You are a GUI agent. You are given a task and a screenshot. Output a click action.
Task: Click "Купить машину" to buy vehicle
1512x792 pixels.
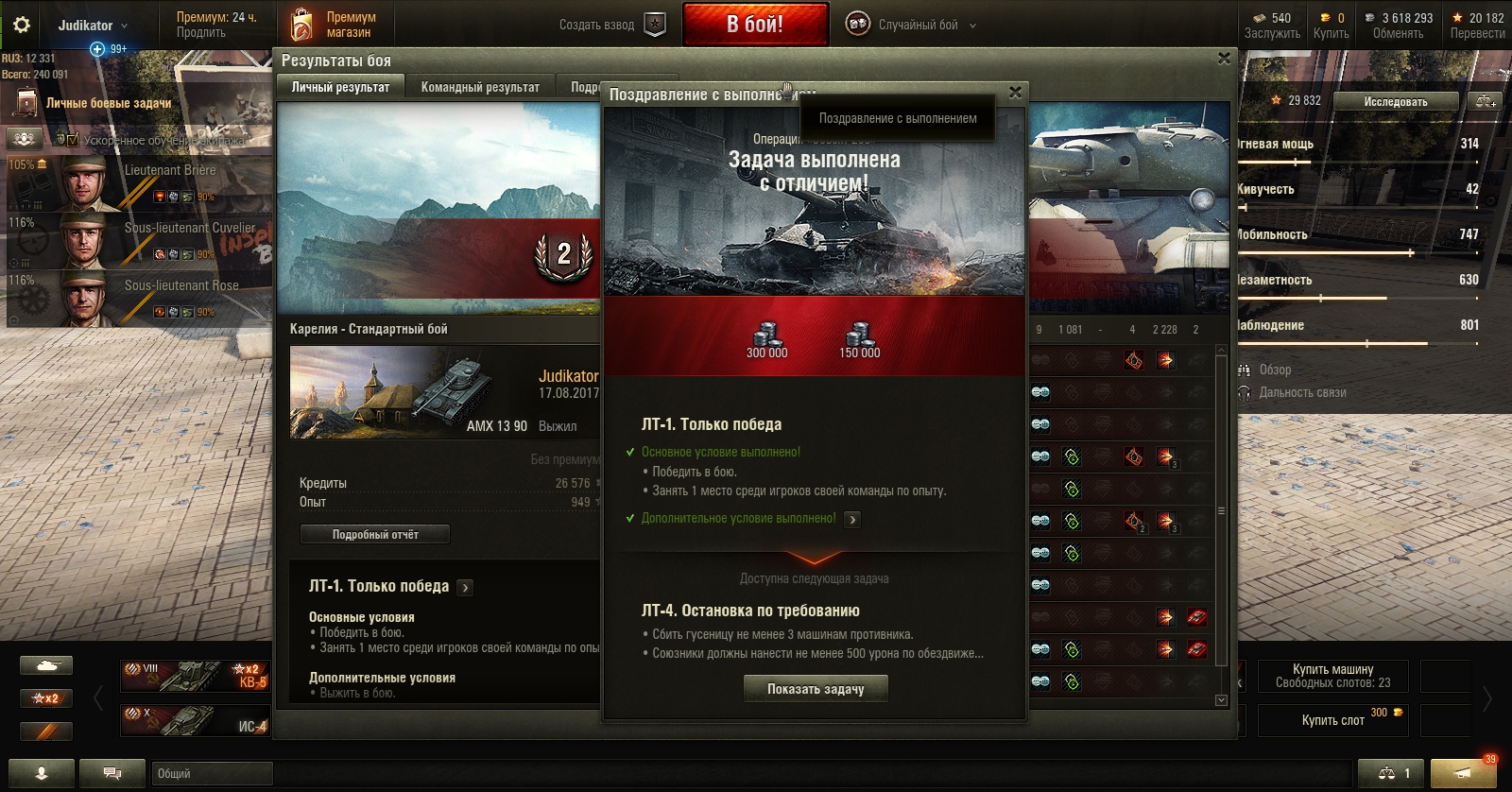click(1333, 676)
